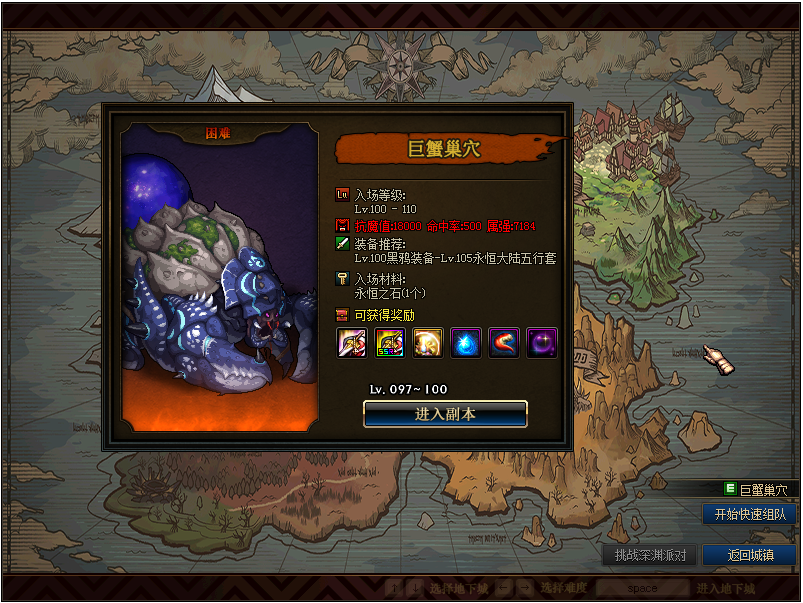Start quick party with 开始快速组队
The height and width of the screenshot is (603, 803).
pyautogui.click(x=749, y=514)
